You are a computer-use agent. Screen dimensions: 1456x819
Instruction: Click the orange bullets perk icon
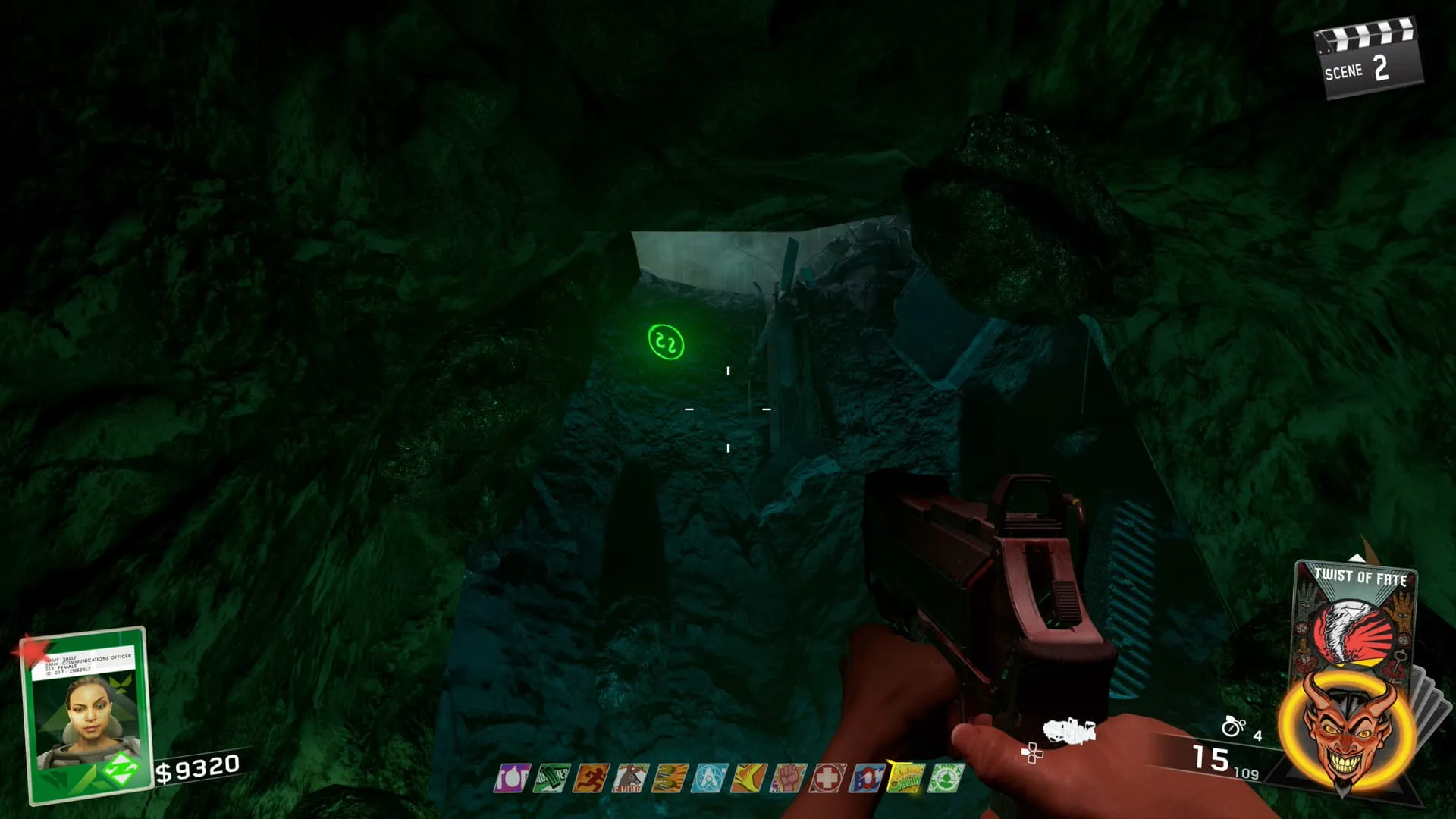coord(669,779)
